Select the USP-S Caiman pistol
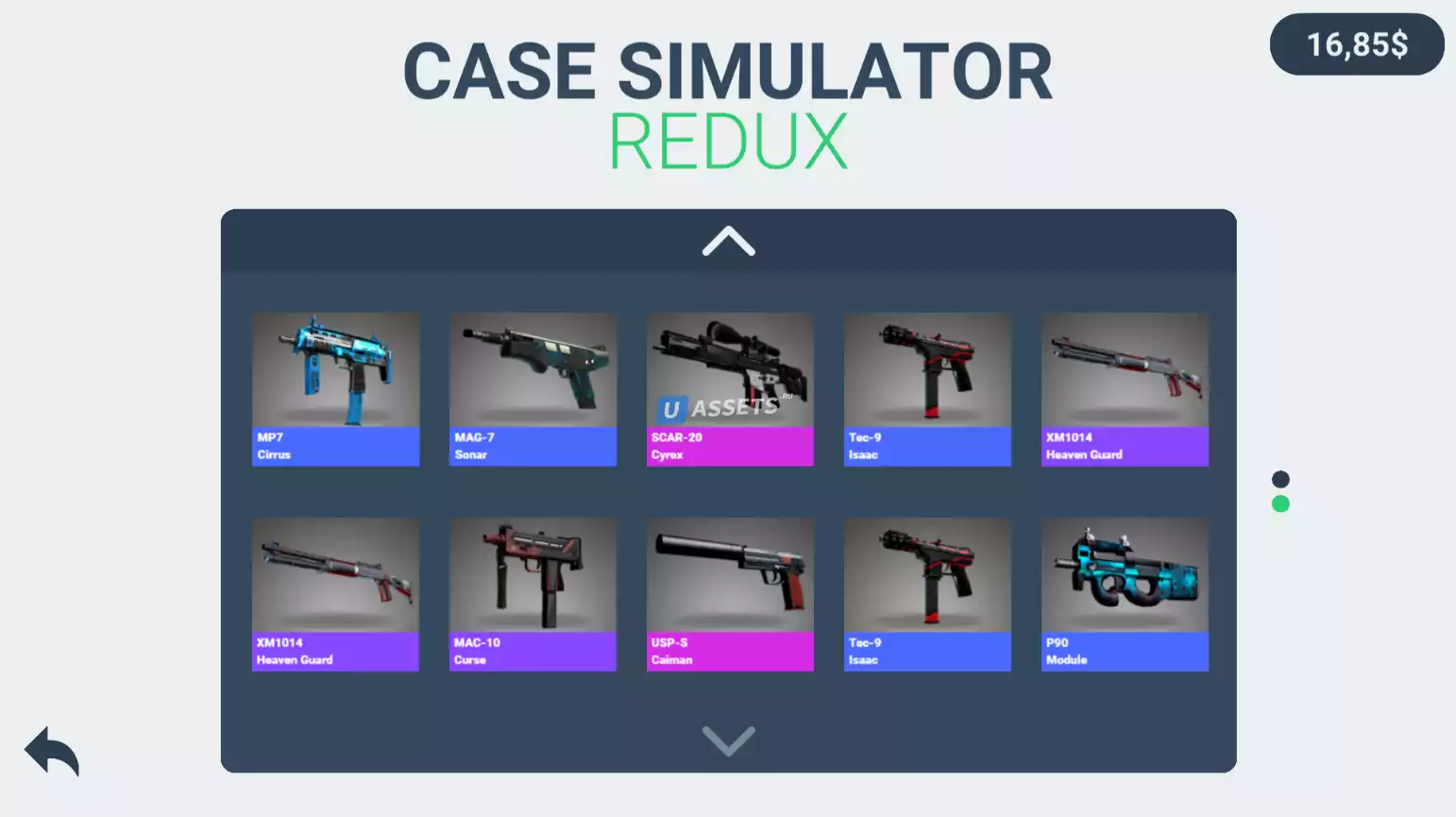This screenshot has width=1456, height=817. pyautogui.click(x=730, y=593)
